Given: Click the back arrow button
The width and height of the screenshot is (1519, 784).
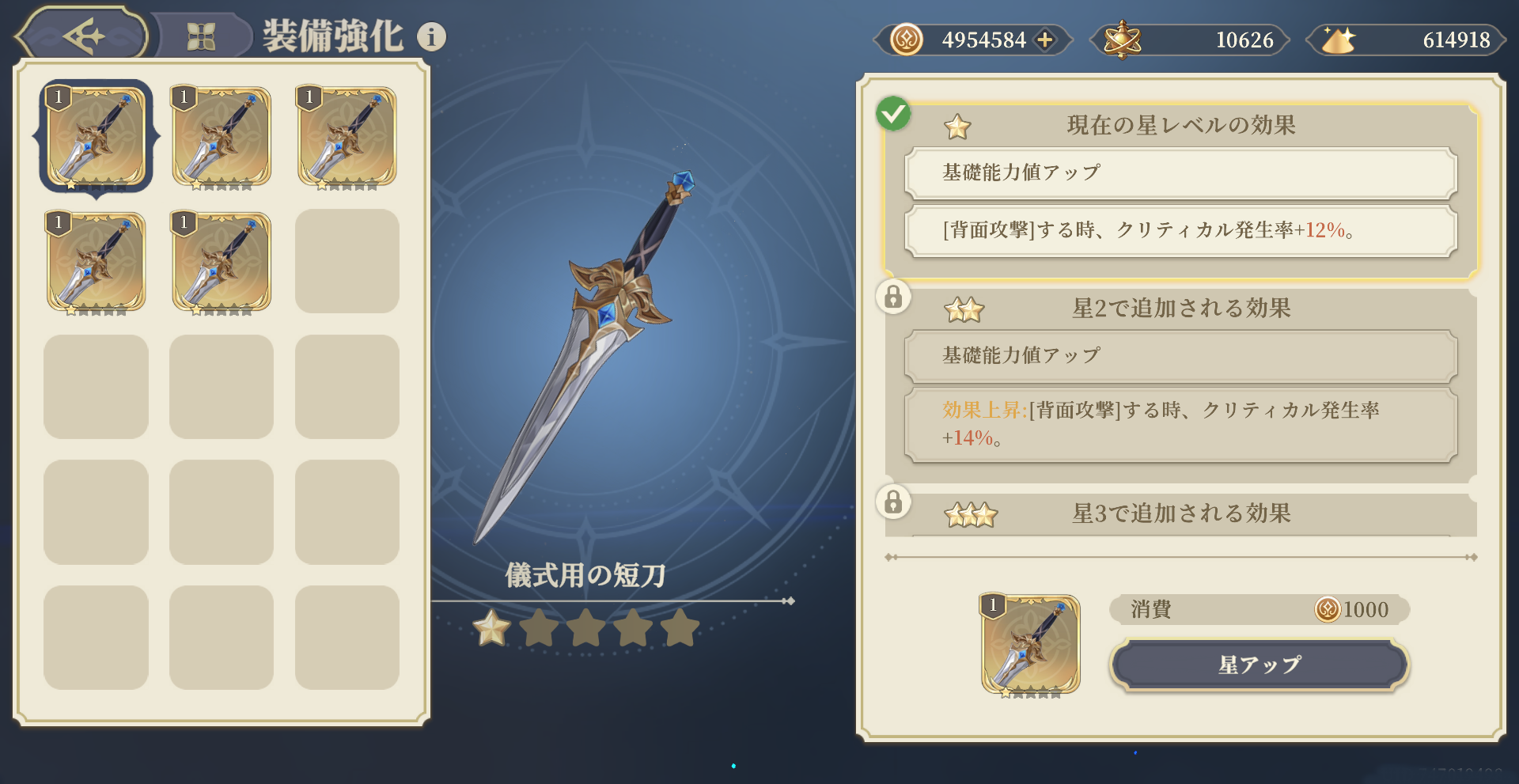Looking at the screenshot, I should 83,36.
